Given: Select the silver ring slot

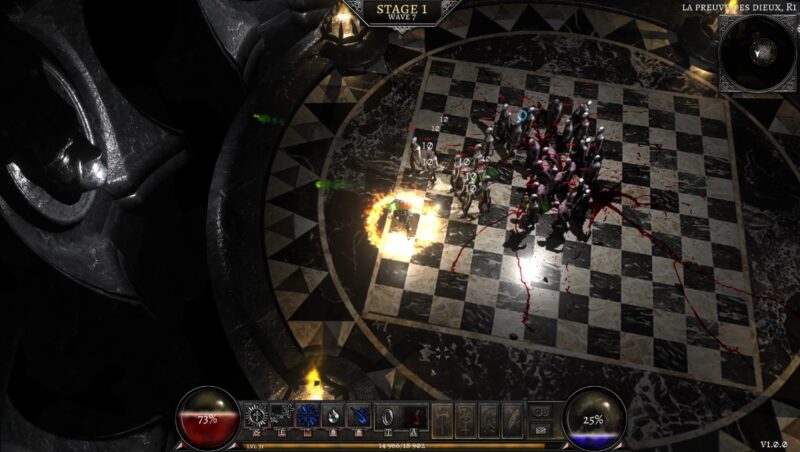Looking at the screenshot, I should tap(387, 415).
